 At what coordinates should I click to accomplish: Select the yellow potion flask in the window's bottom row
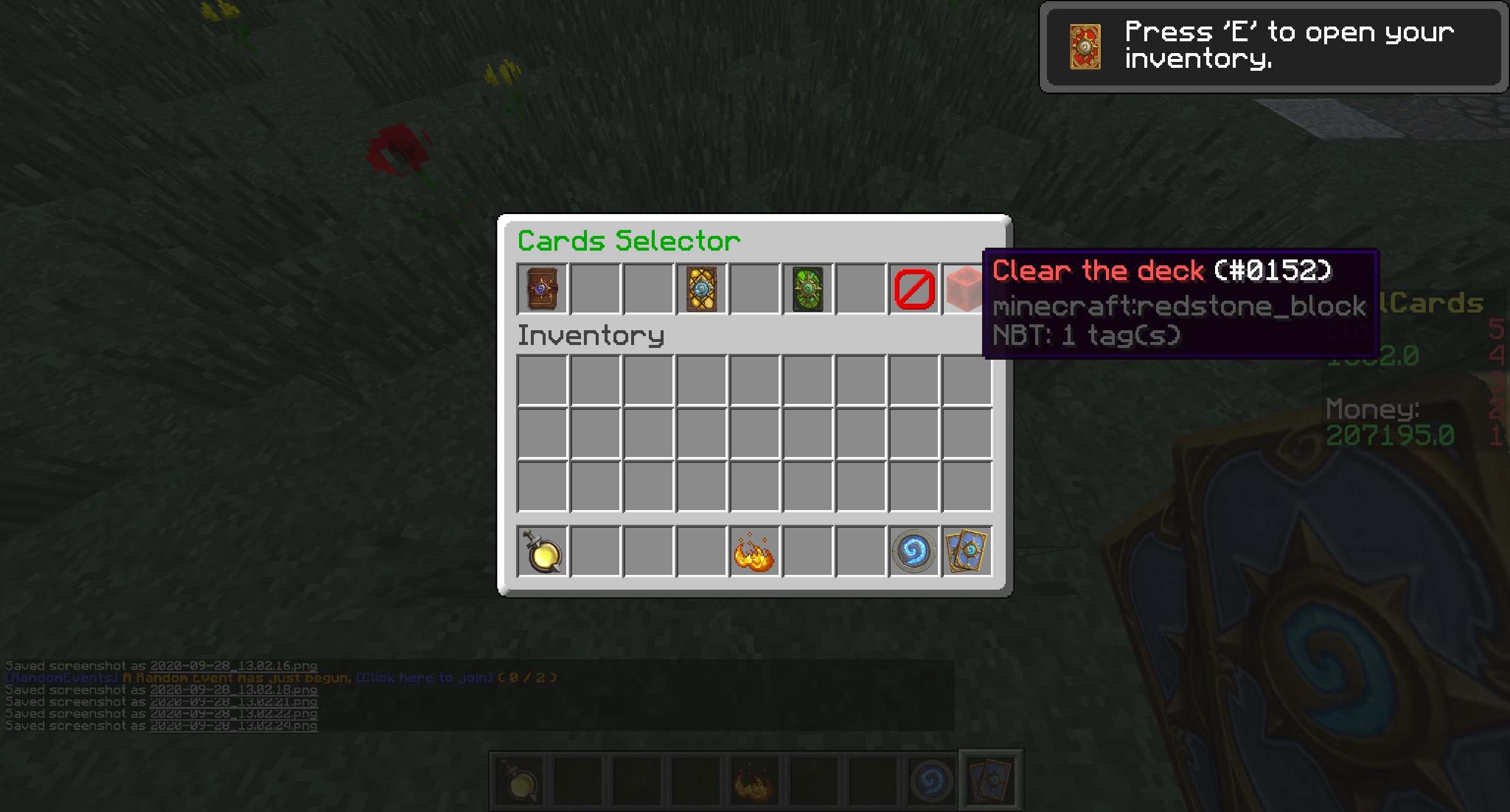pyautogui.click(x=542, y=552)
